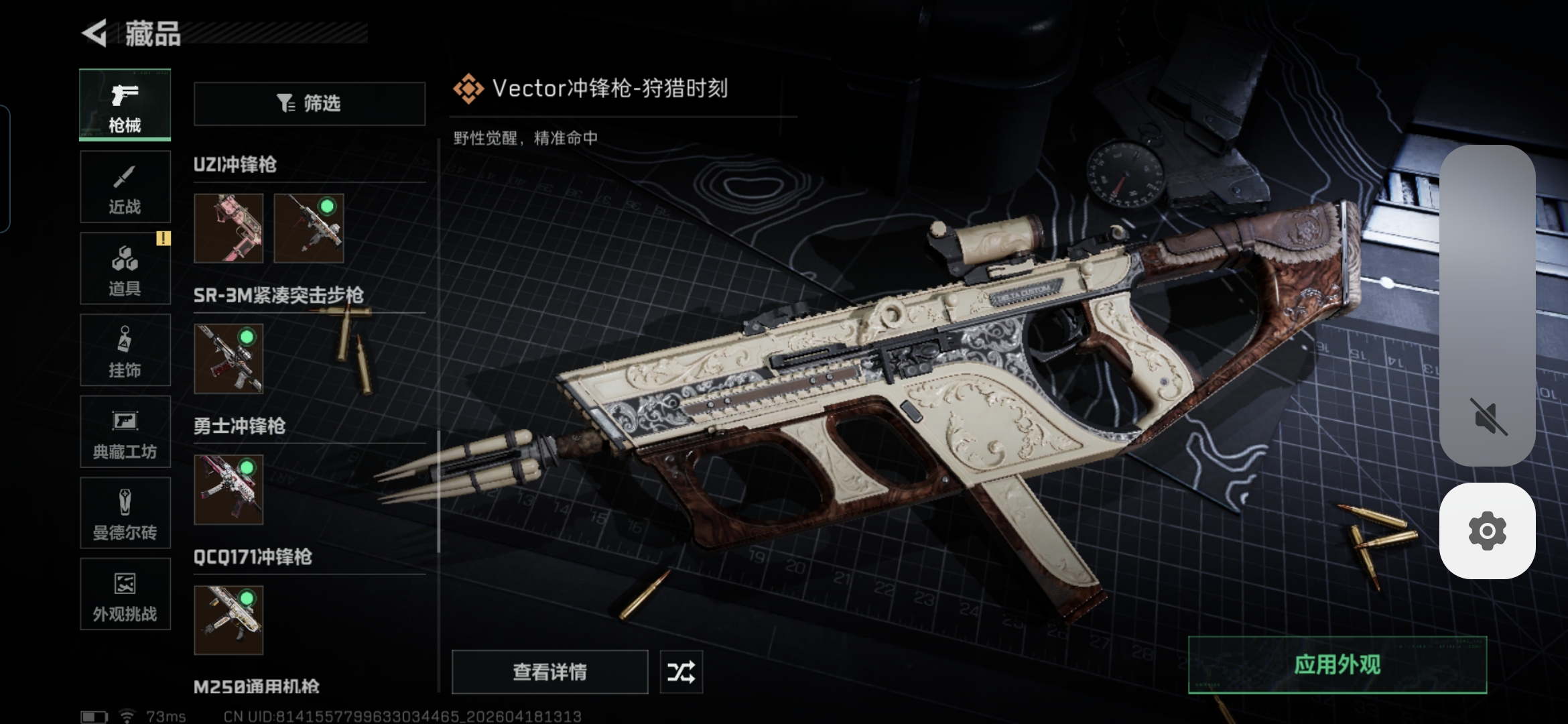Screen dimensions: 1568x724
Task: Select the 道具 items category
Action: tap(125, 269)
